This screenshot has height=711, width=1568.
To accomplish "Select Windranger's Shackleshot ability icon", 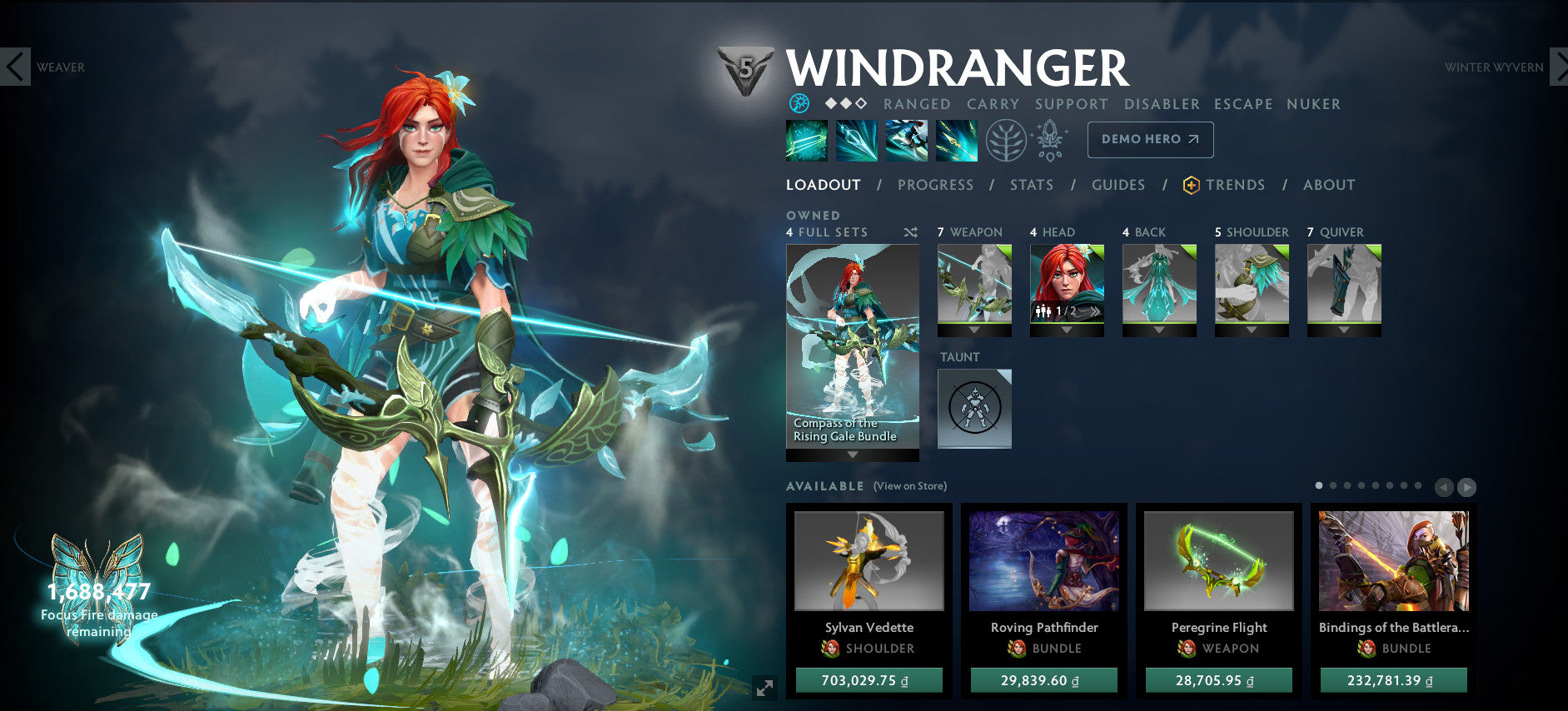I will click(x=808, y=140).
